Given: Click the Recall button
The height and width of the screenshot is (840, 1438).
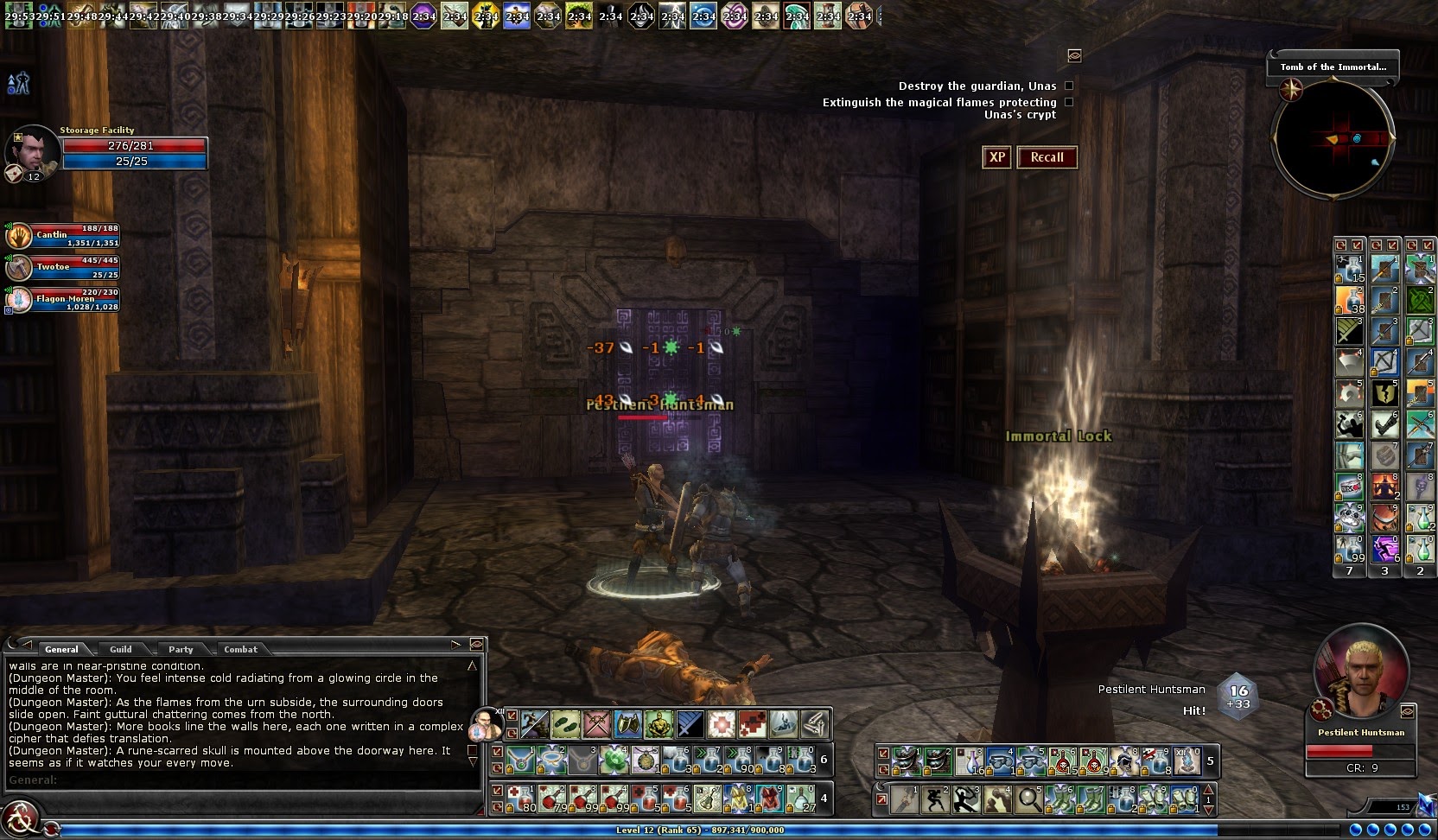Looking at the screenshot, I should pyautogui.click(x=1047, y=157).
